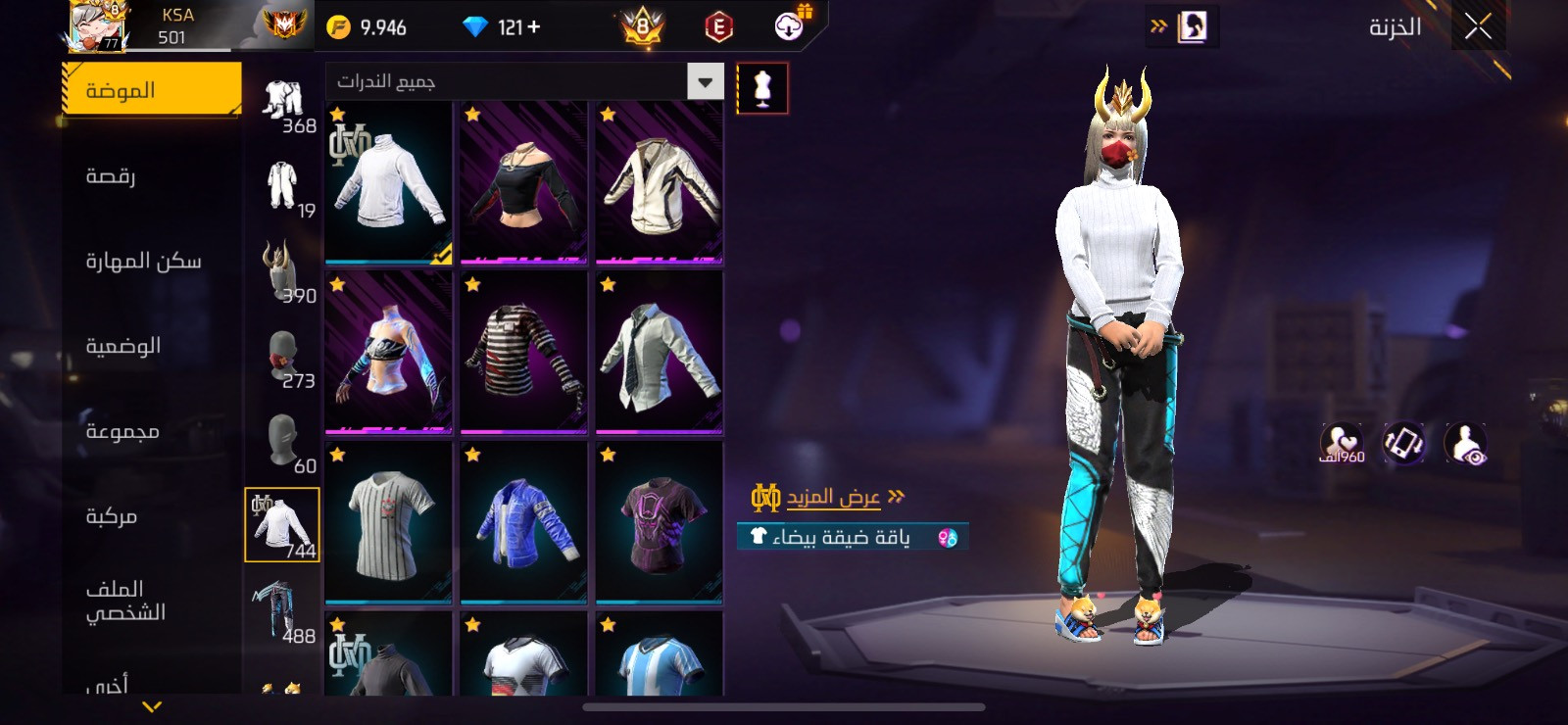This screenshot has height=725, width=1568.
Task: Toggle the mannequin preview button
Action: tap(761, 88)
